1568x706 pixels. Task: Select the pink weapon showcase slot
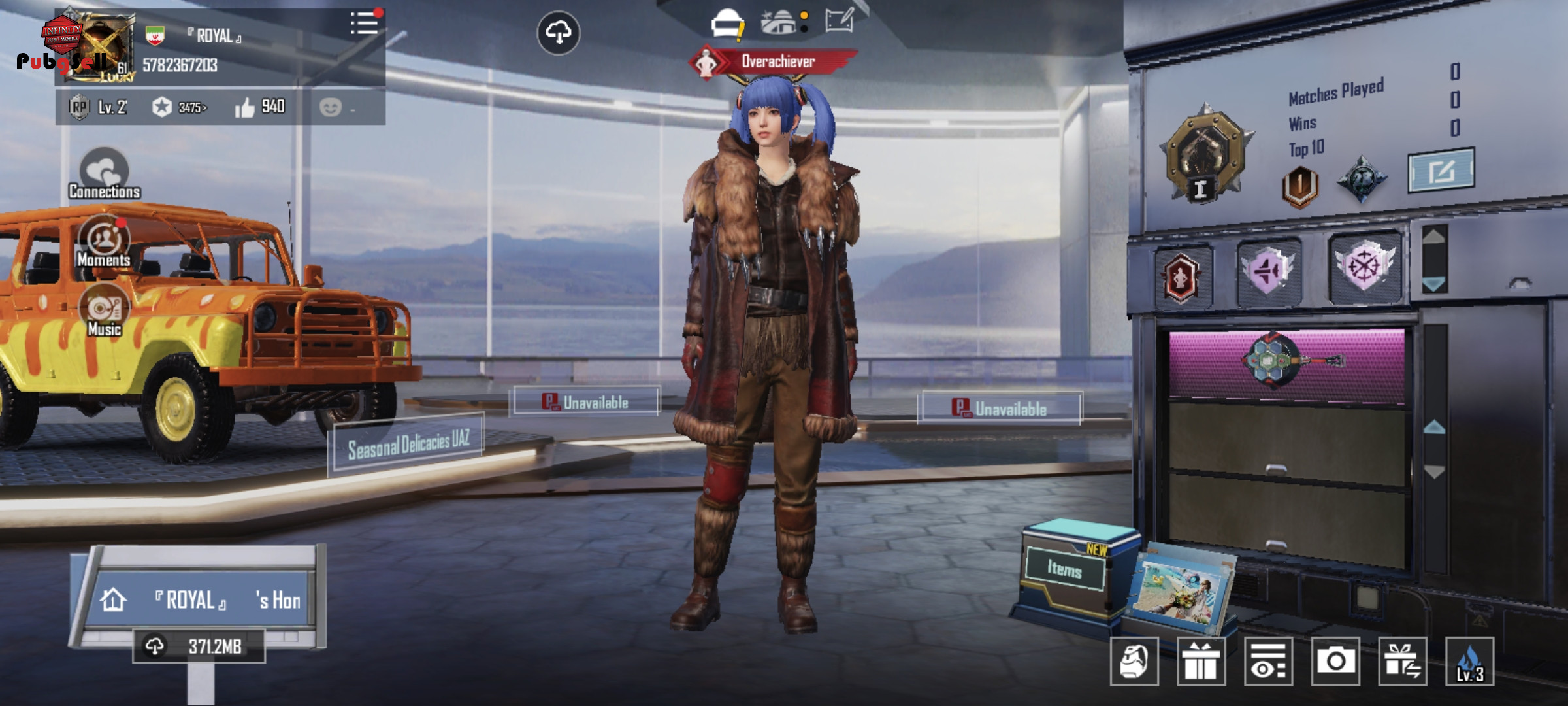1286,363
